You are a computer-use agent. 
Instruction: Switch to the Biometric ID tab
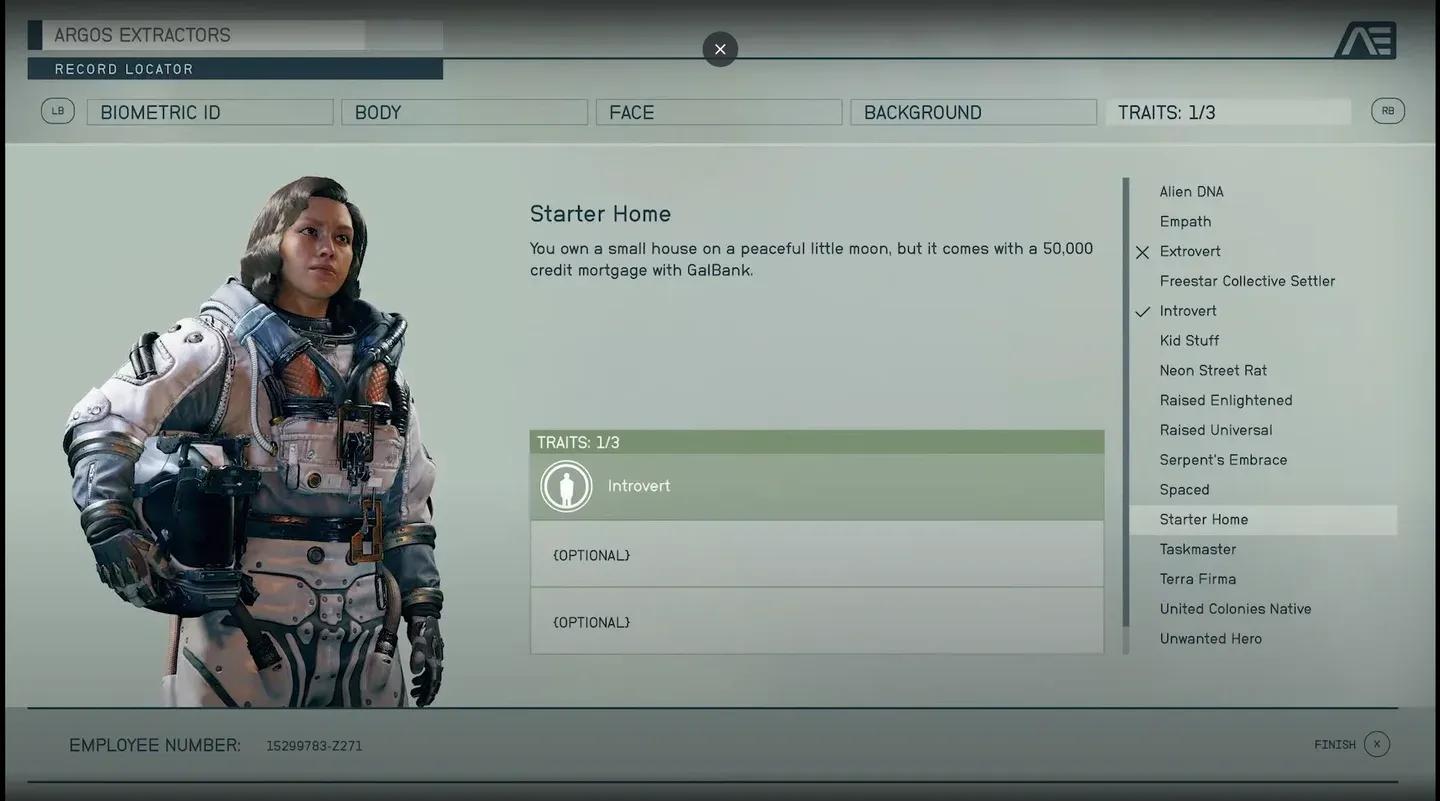[210, 112]
